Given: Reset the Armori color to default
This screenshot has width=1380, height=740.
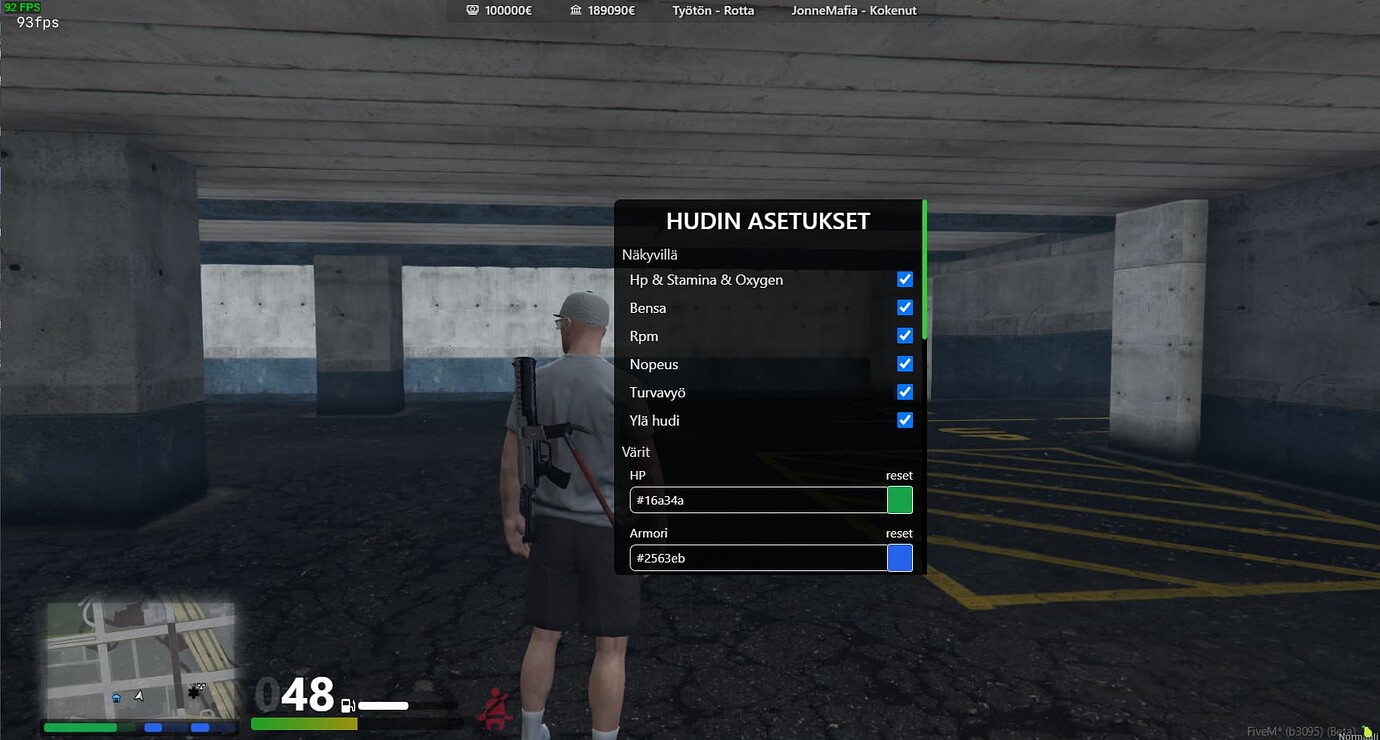Looking at the screenshot, I should point(897,533).
